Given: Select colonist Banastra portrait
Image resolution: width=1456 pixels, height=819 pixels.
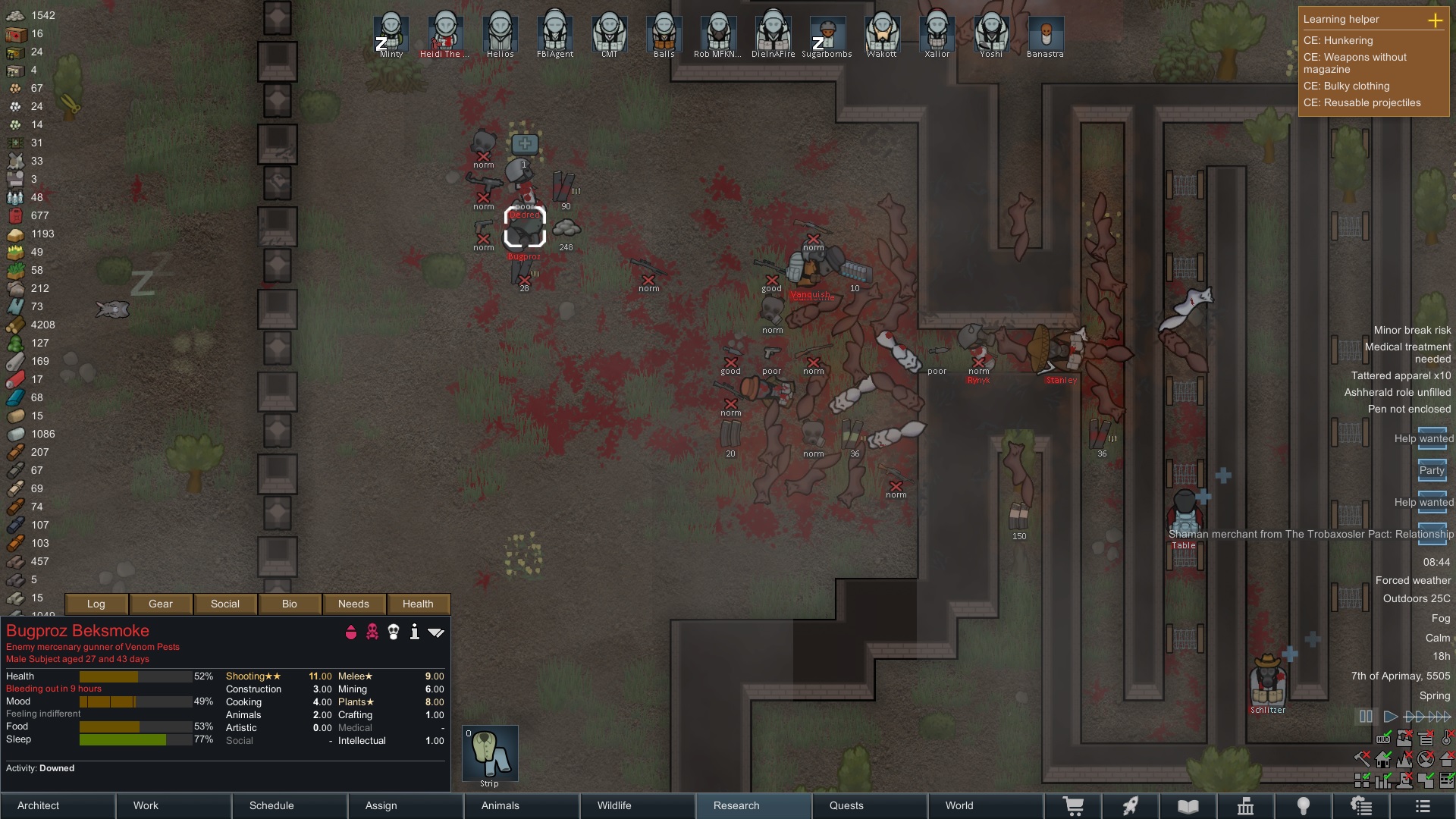Looking at the screenshot, I should pyautogui.click(x=1045, y=35).
